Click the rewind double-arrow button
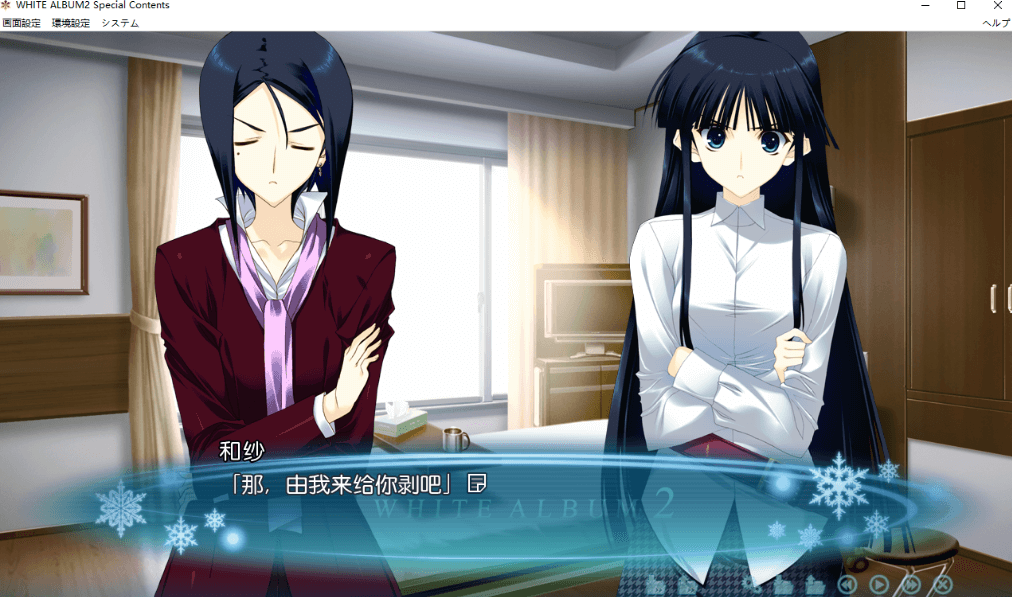Image resolution: width=1012 pixels, height=597 pixels. point(847,585)
